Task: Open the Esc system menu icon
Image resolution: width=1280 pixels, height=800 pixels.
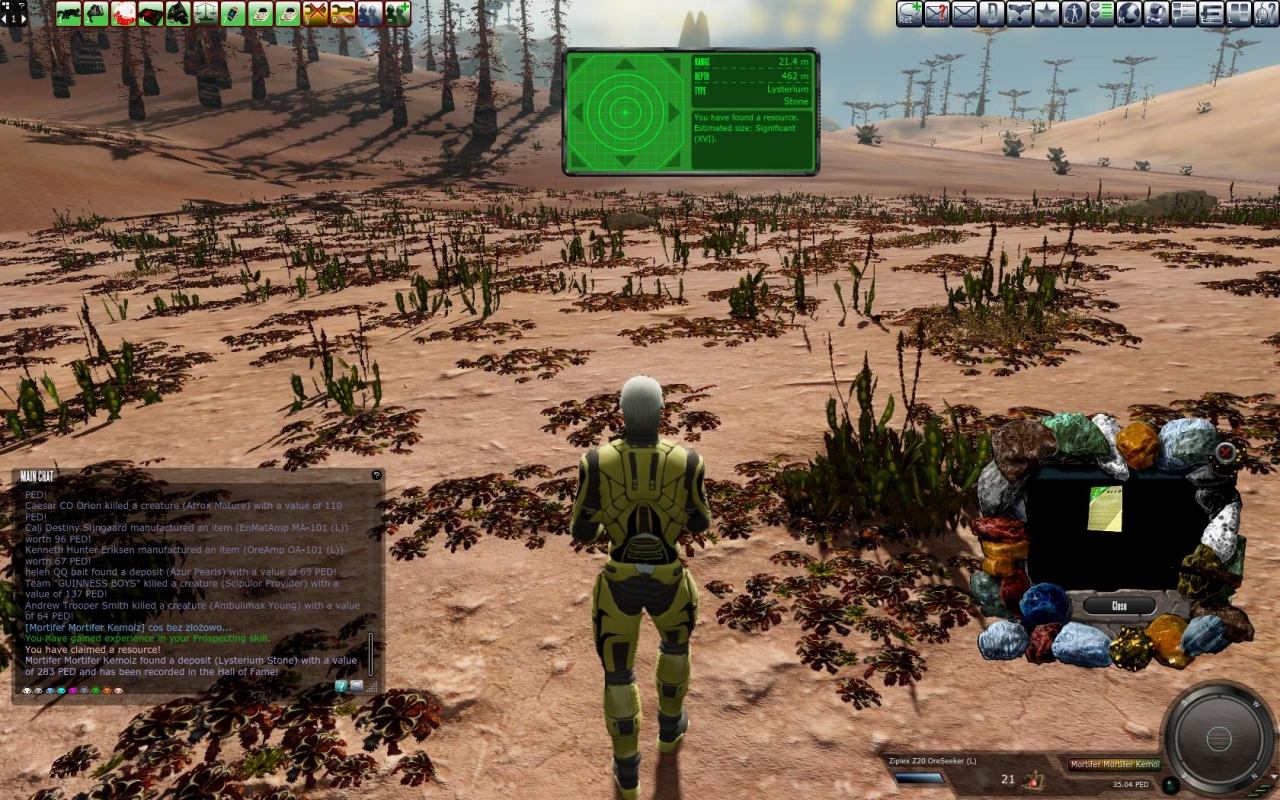Action: click(1211, 13)
